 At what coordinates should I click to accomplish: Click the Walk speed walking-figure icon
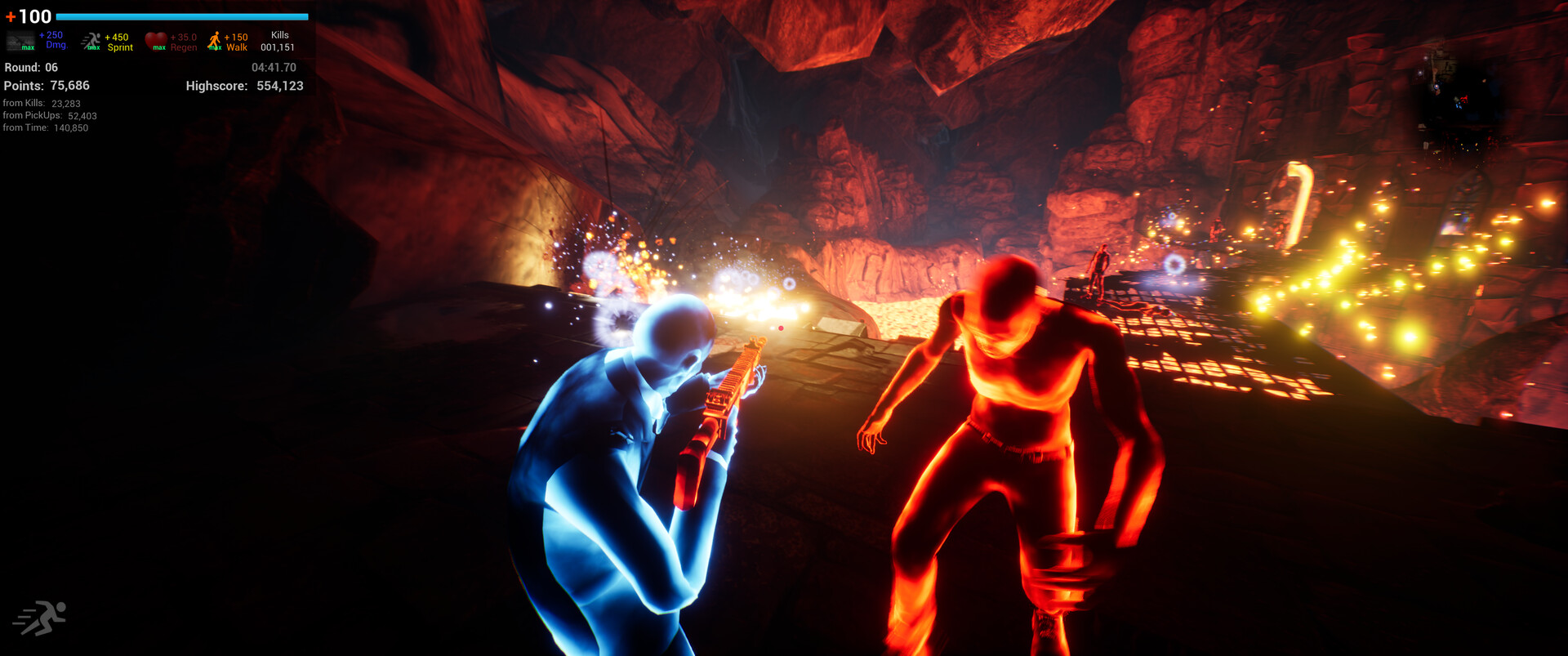[216, 39]
